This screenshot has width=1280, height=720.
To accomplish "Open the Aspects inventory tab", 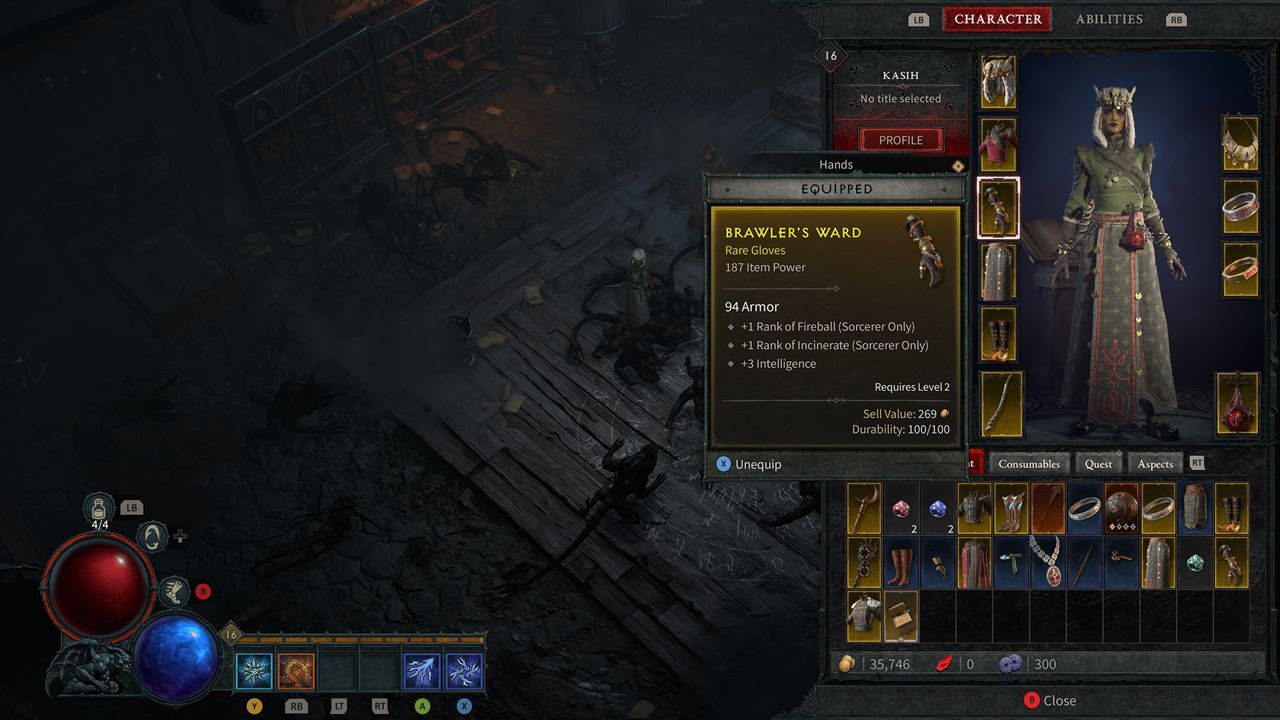I will point(1155,464).
